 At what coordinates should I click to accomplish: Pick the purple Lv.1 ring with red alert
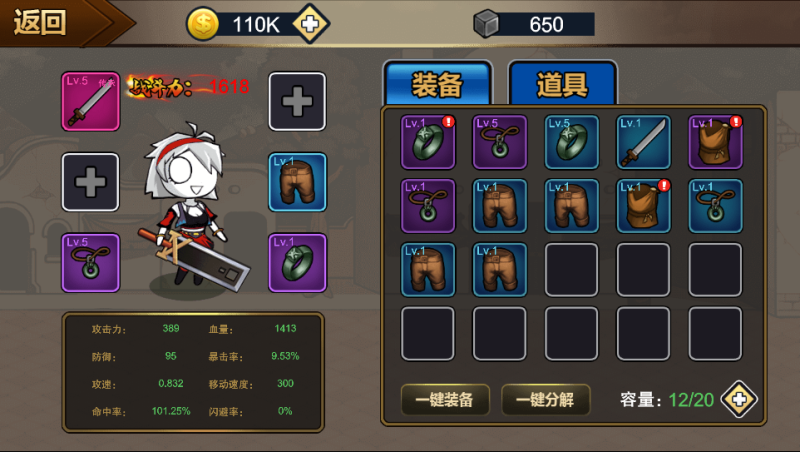(x=428, y=143)
